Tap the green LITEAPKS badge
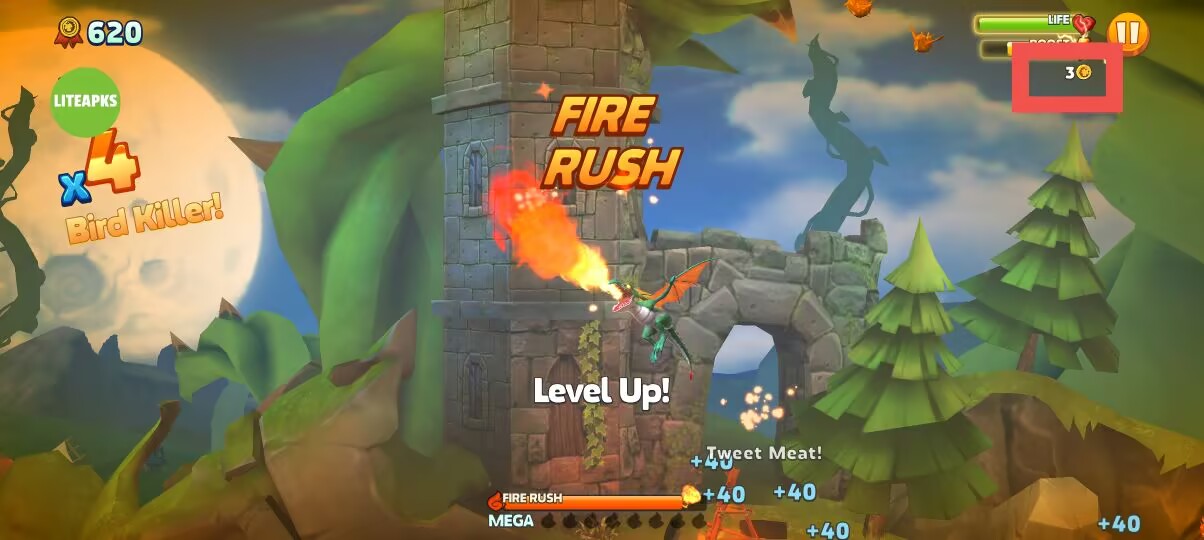Image resolution: width=1204 pixels, height=540 pixels. tap(85, 102)
